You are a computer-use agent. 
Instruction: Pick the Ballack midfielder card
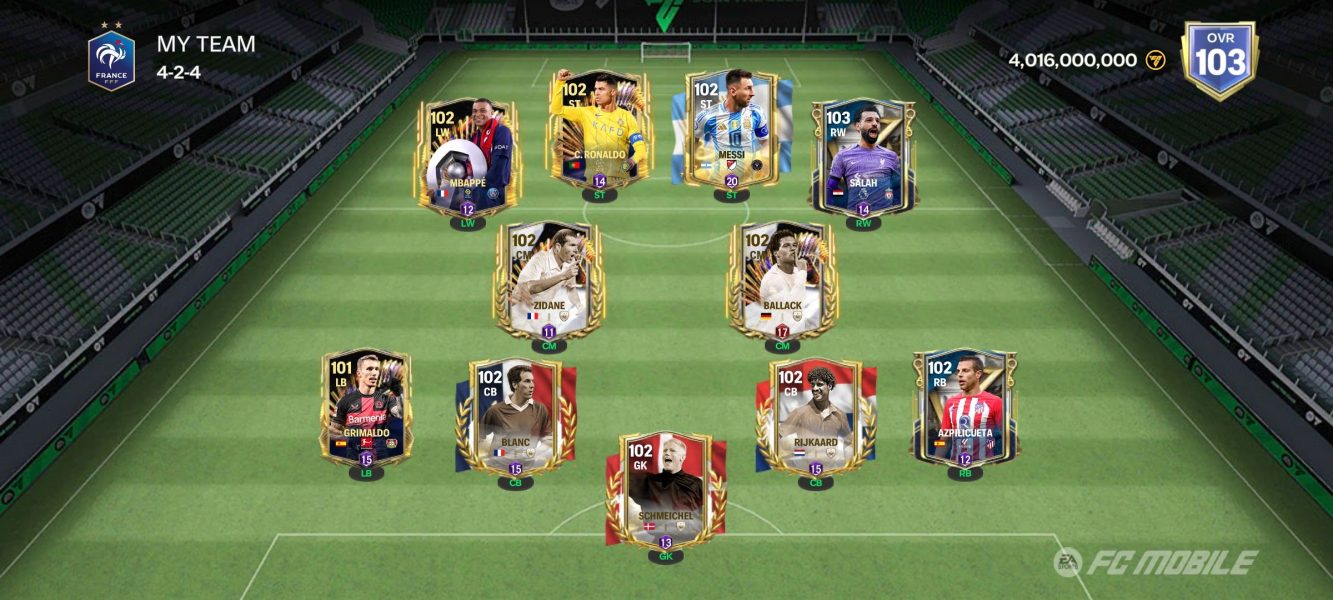click(782, 279)
